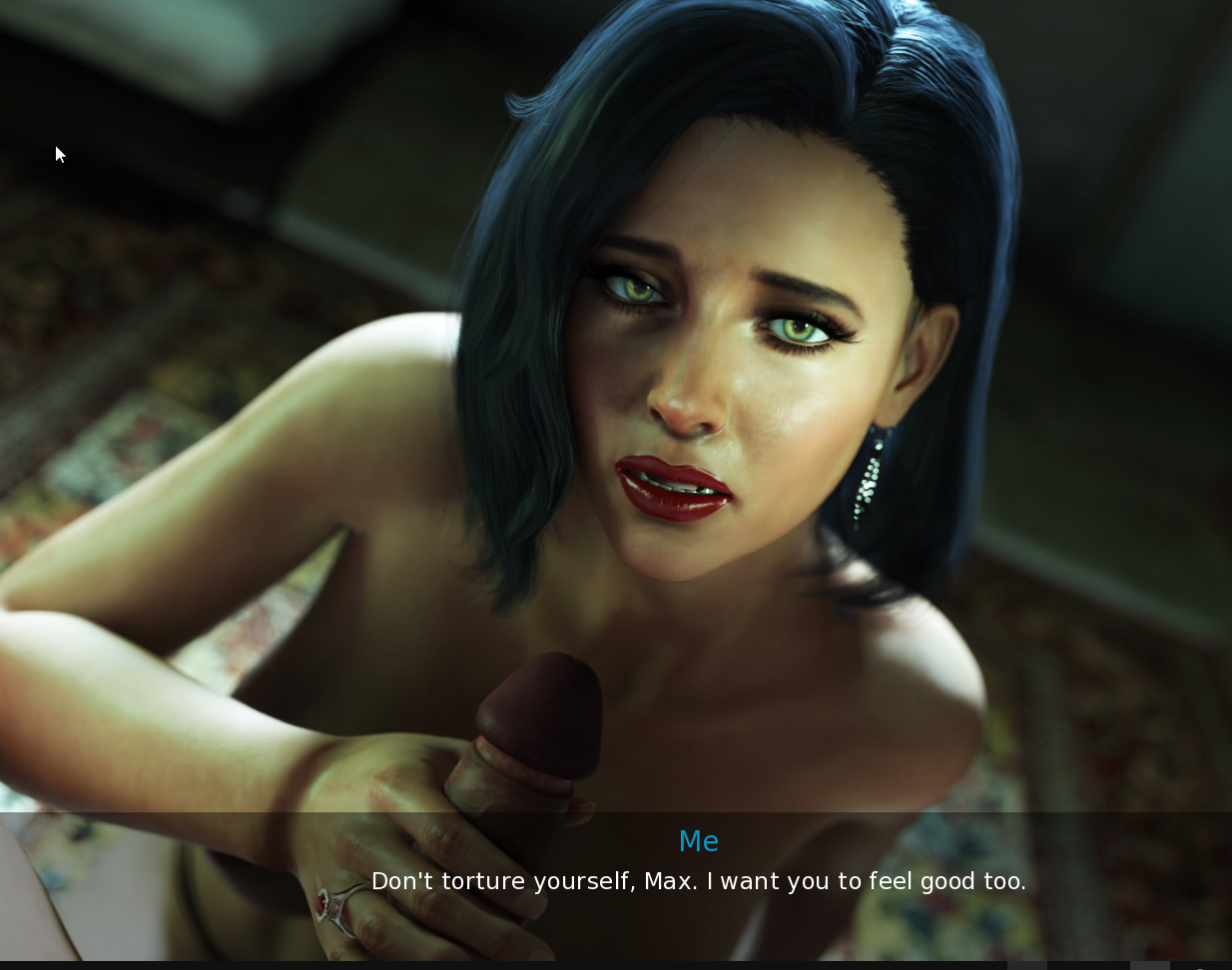Viewport: 1232px width, 970px height.
Task: Advance the dialogue by clicking the text box
Action: click(698, 881)
